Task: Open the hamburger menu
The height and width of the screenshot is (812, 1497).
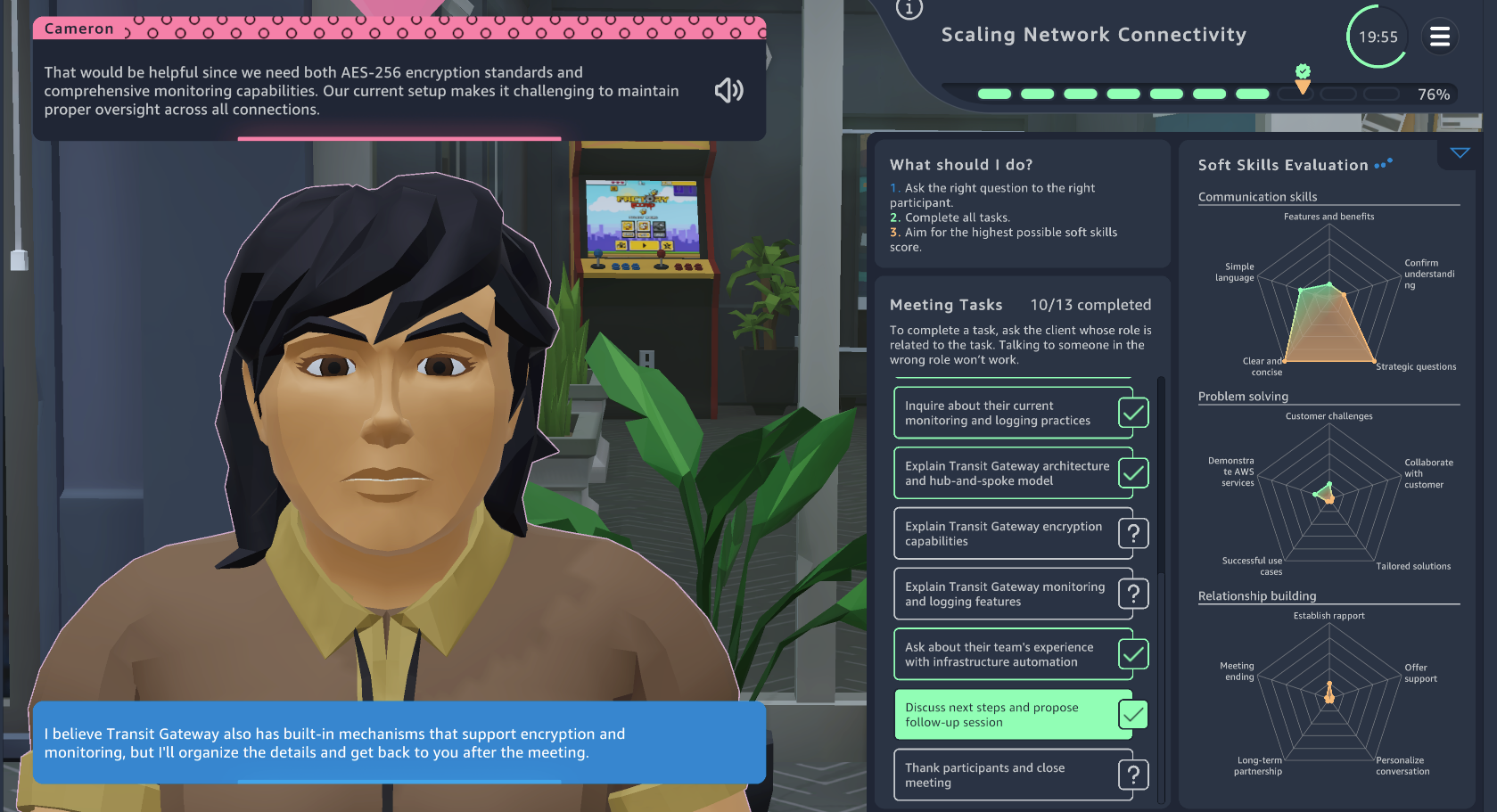Action: click(1439, 37)
